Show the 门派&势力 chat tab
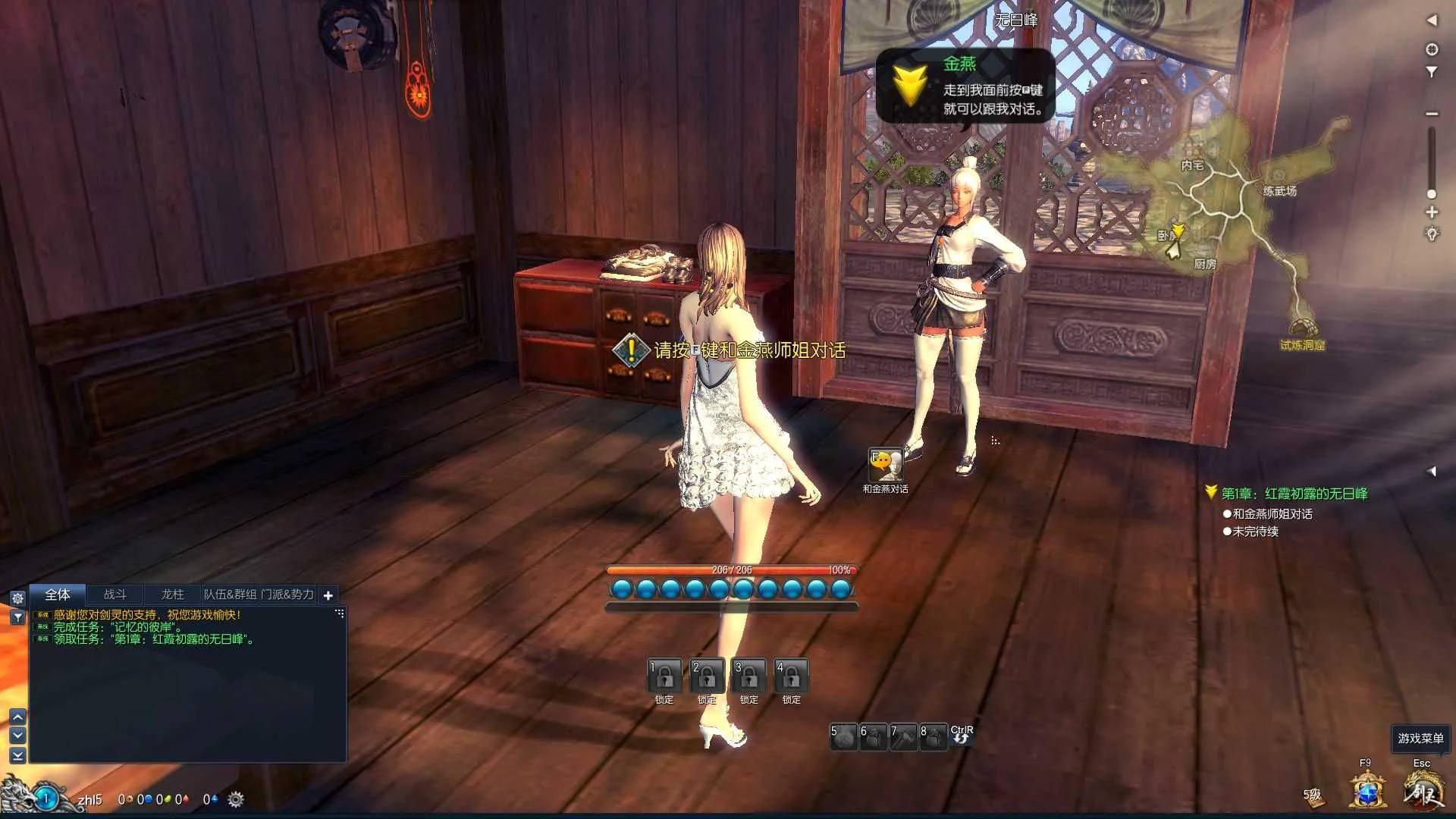This screenshot has height=819, width=1456. [287, 595]
